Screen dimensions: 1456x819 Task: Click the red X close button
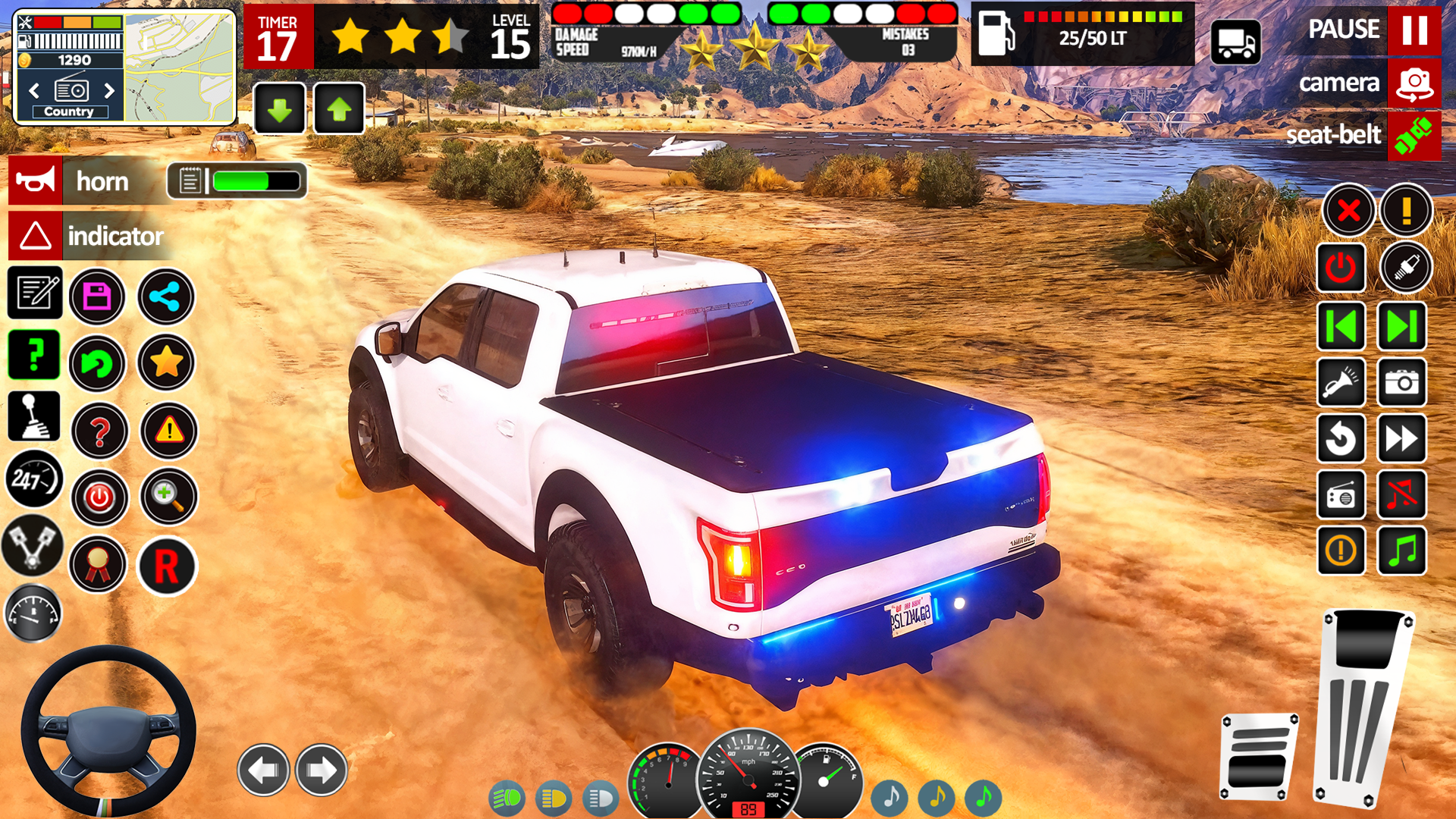1348,210
